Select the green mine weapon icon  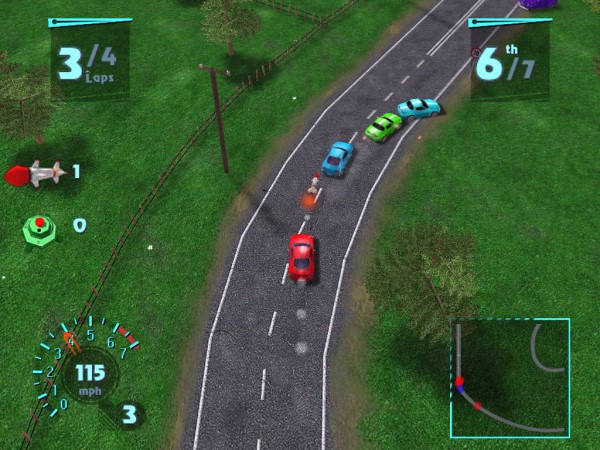pos(38,226)
